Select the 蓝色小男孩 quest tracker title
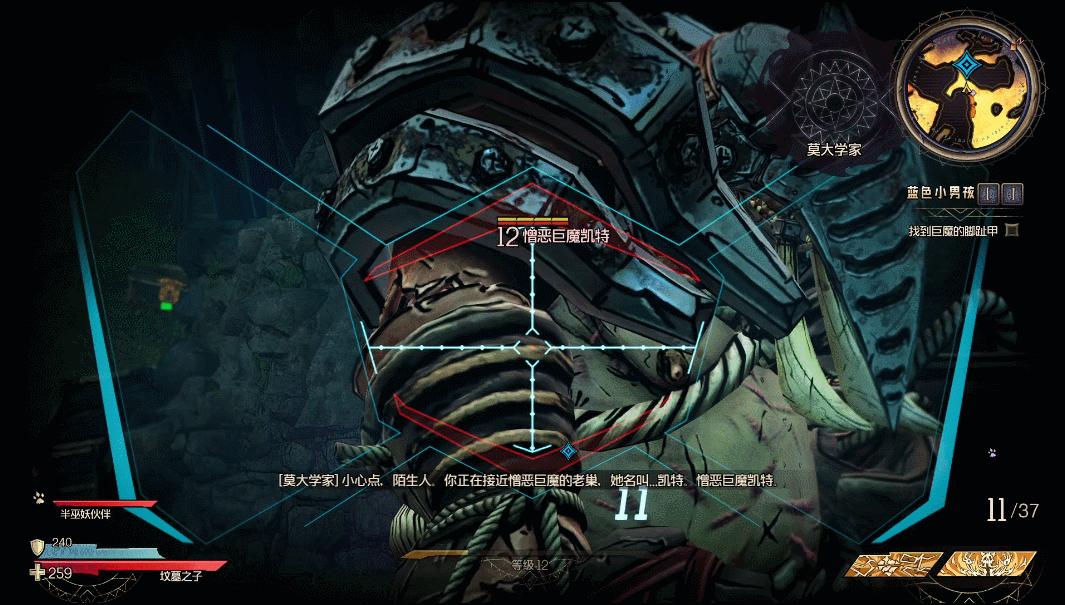The width and height of the screenshot is (1065, 605). tap(940, 192)
